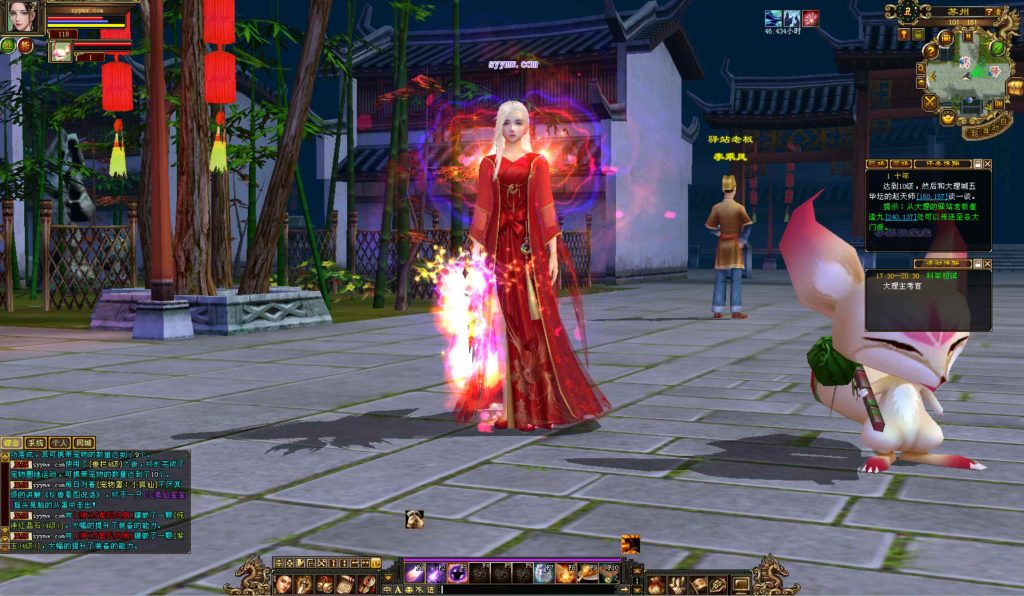1024x596 pixels.
Task: Open the bag pouch icon in the bottom-right menu
Action: click(x=656, y=584)
